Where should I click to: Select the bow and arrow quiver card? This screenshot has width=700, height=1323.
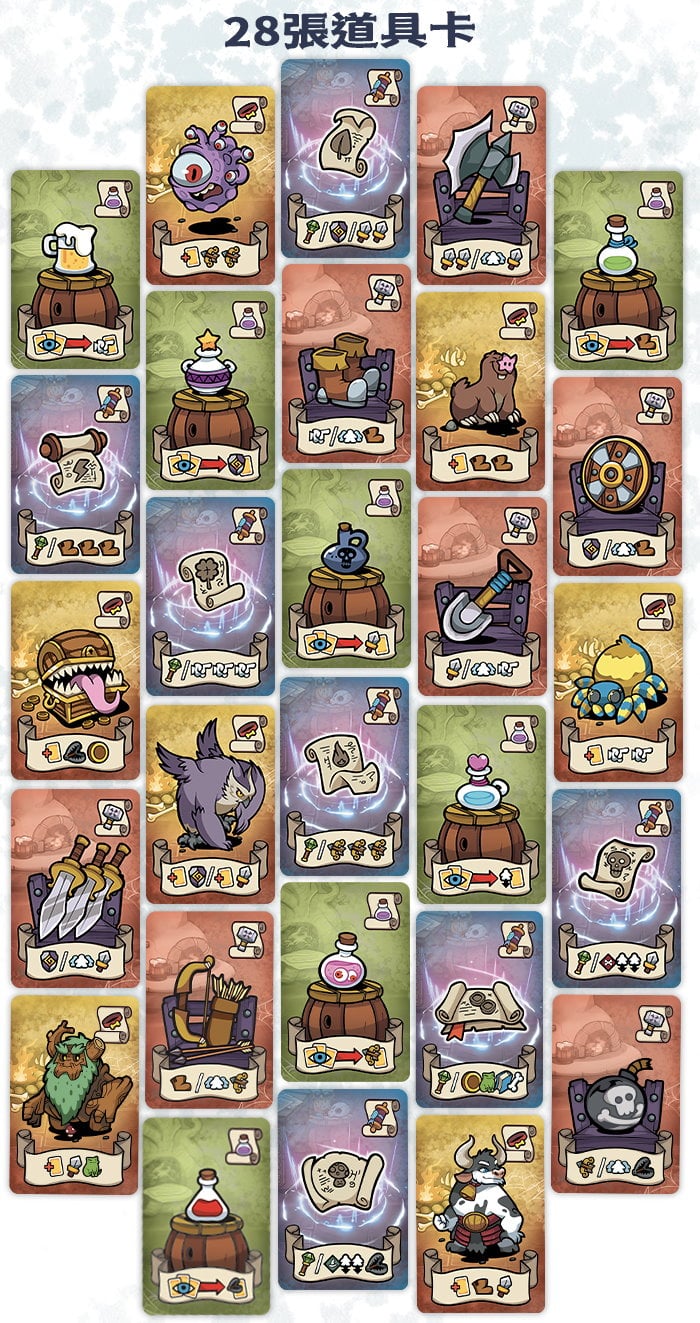click(210, 1009)
